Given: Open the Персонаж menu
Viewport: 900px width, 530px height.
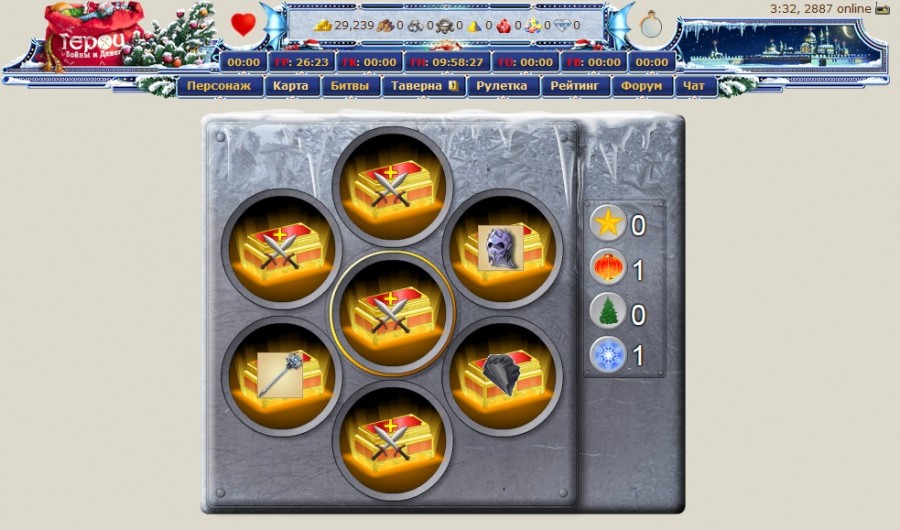Looking at the screenshot, I should 220,87.
